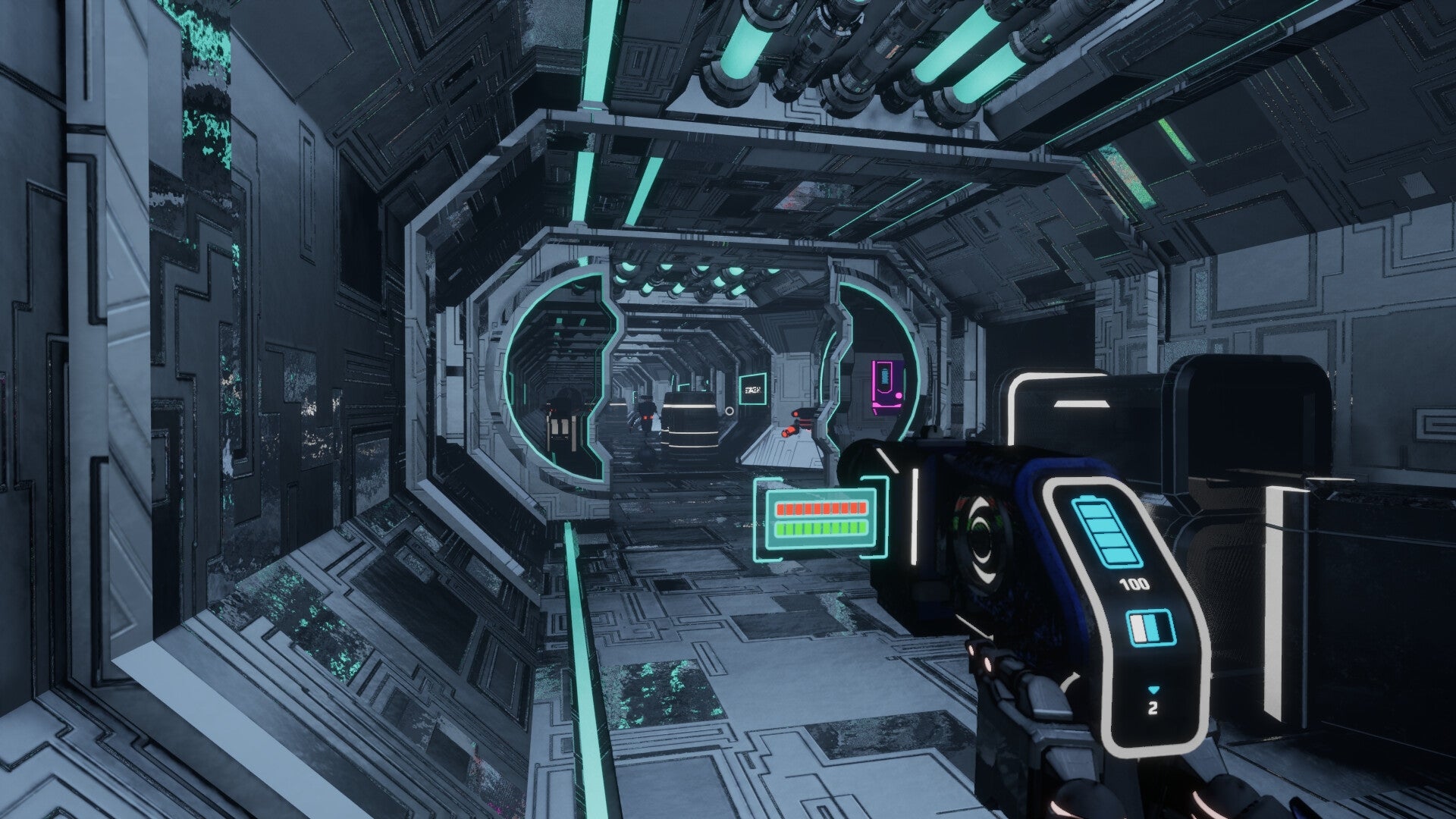Click the white circular port on the hallway wall

click(730, 411)
